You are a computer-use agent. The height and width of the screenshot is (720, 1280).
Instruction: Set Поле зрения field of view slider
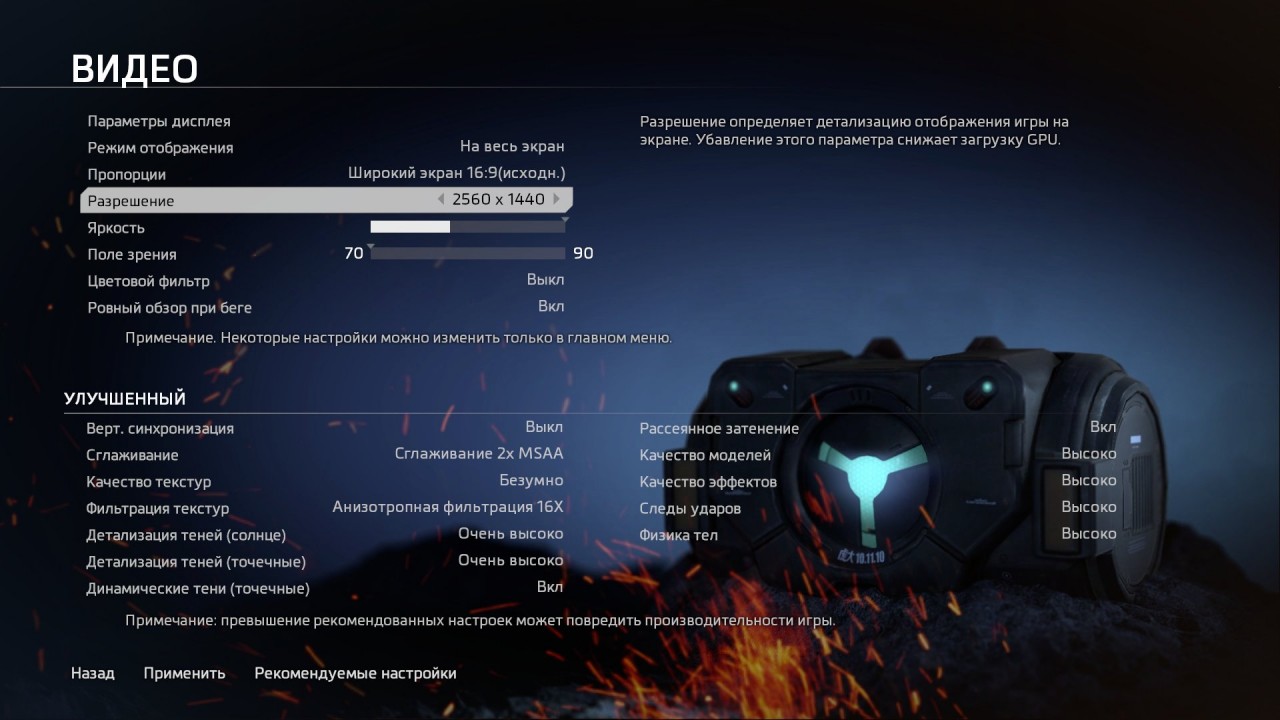pos(470,253)
